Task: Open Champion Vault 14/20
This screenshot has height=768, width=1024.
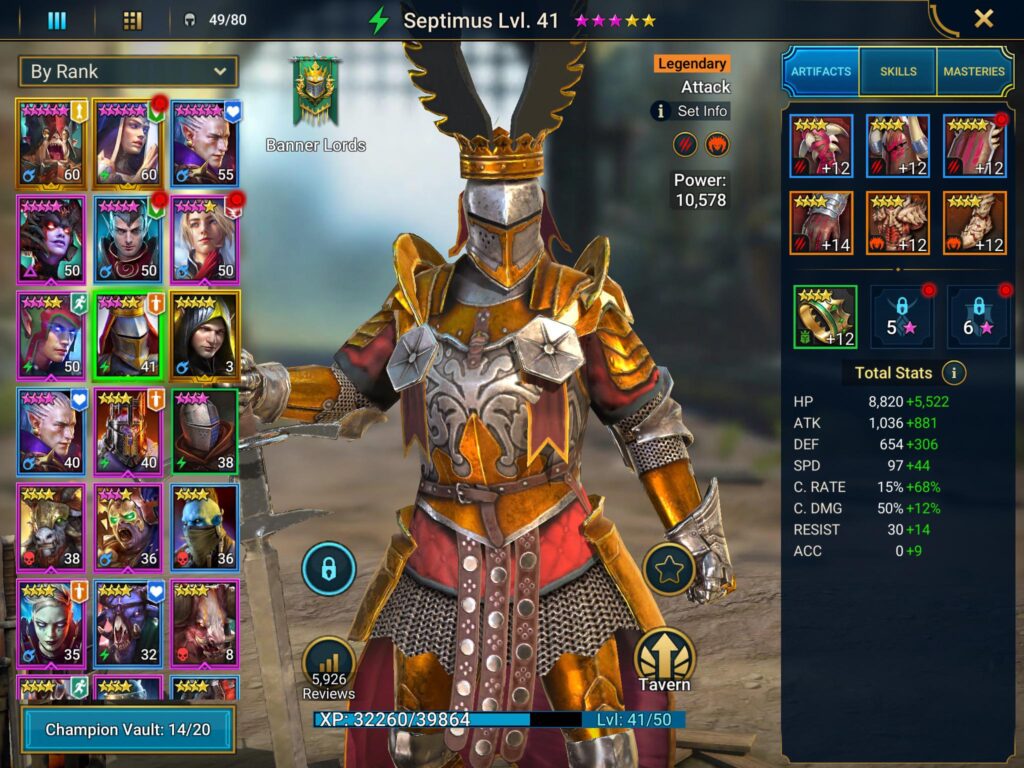Action: (x=128, y=729)
